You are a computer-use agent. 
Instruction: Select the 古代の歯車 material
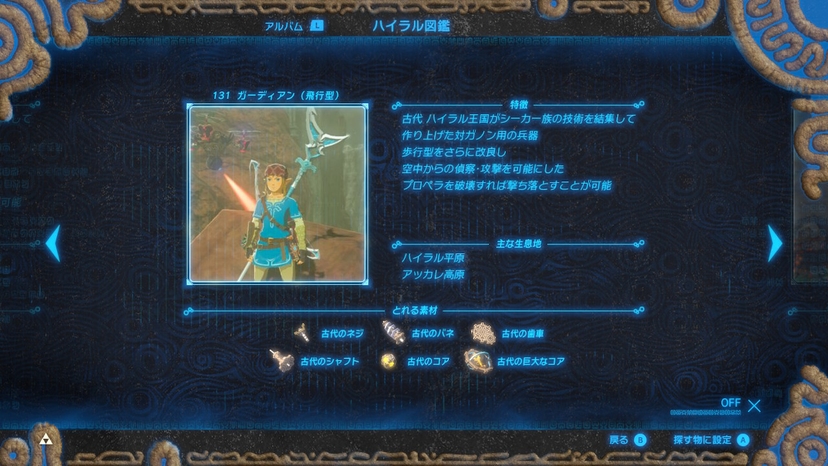(x=510, y=334)
